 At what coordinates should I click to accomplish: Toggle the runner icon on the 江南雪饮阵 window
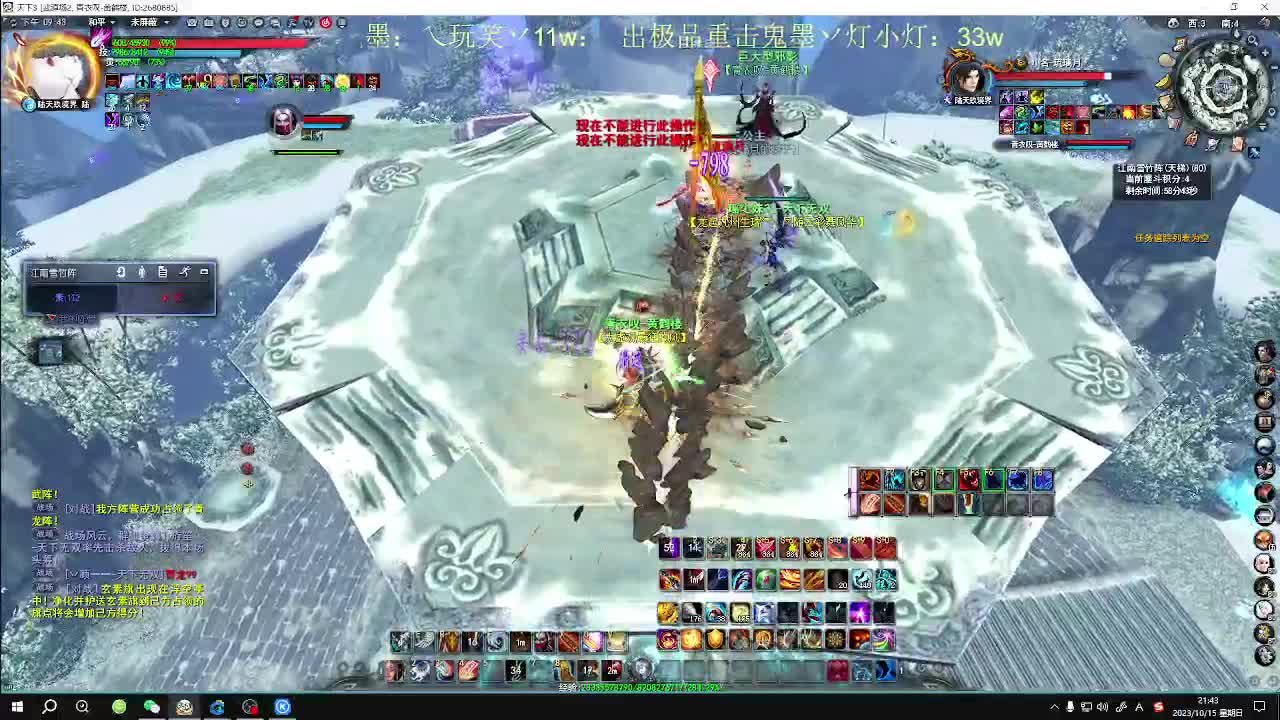click(x=185, y=272)
